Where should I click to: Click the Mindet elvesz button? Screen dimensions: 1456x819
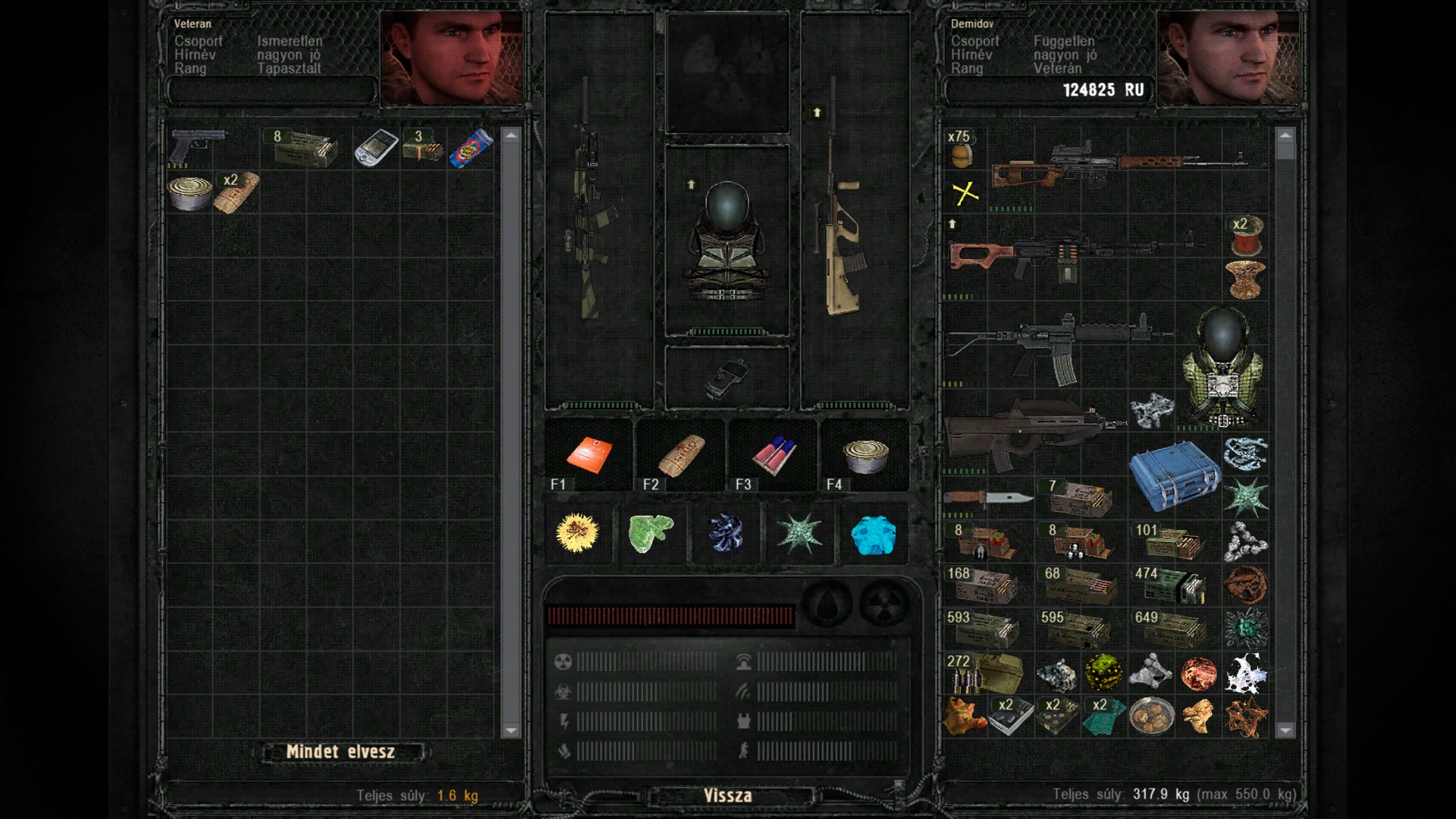click(340, 752)
